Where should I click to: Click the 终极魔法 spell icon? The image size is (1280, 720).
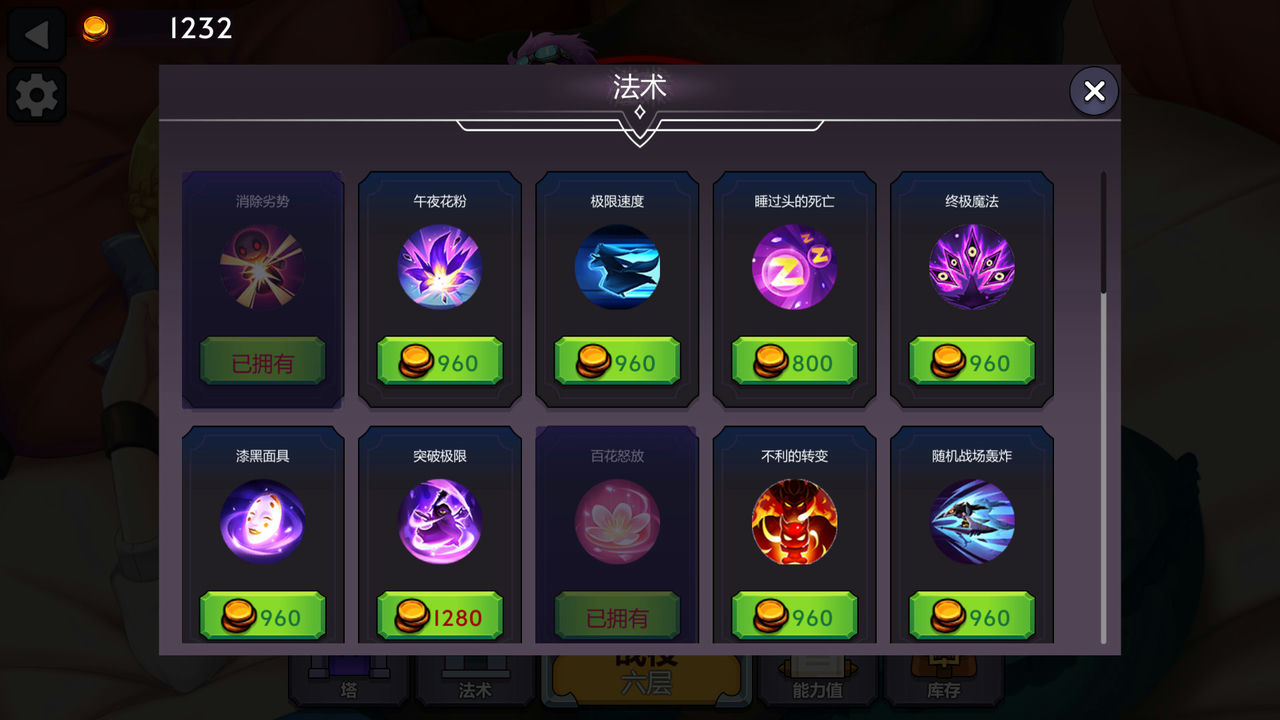[971, 266]
